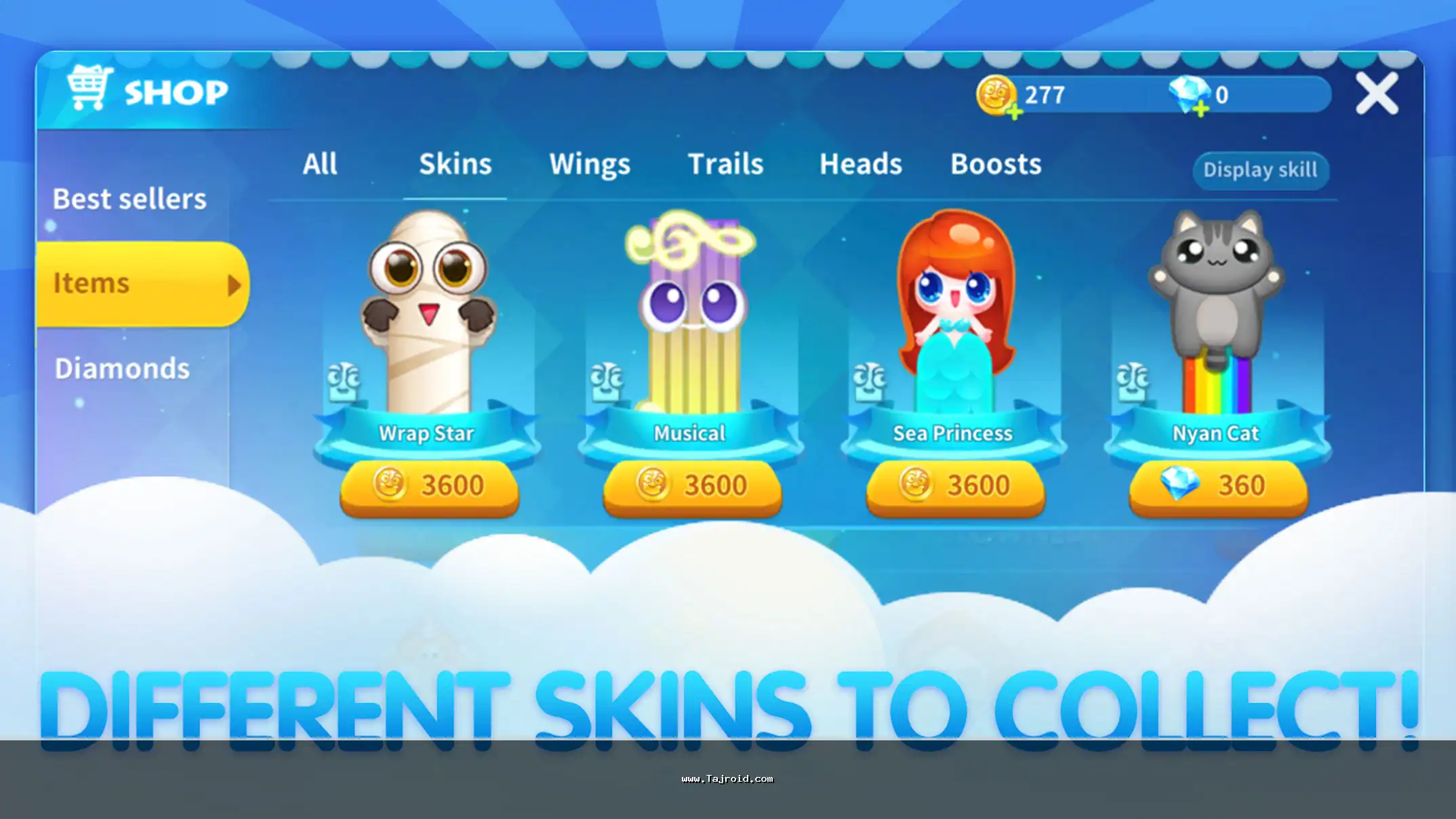Switch to the Boosts tab
The width and height of the screenshot is (1456, 819).
[996, 164]
